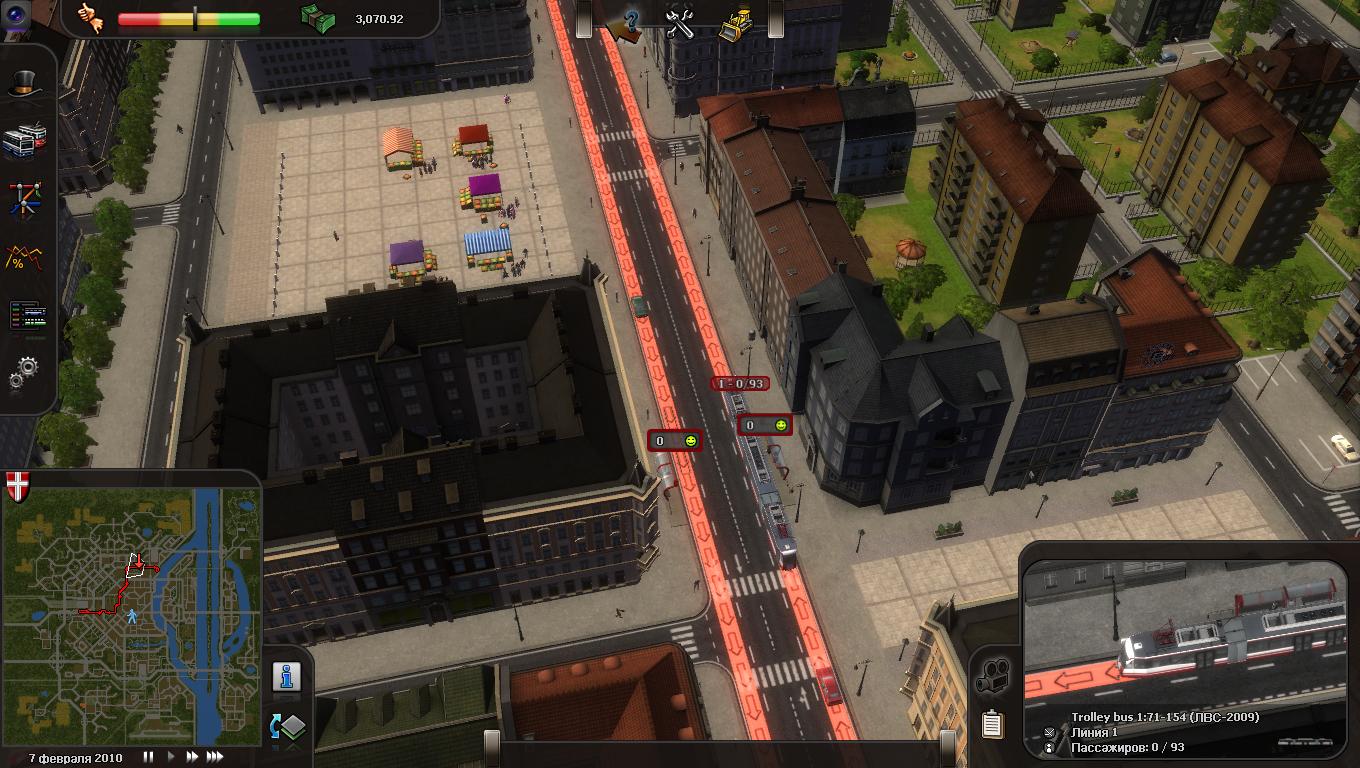
Task: Select the wrench and screwdriver tool
Action: (681, 24)
